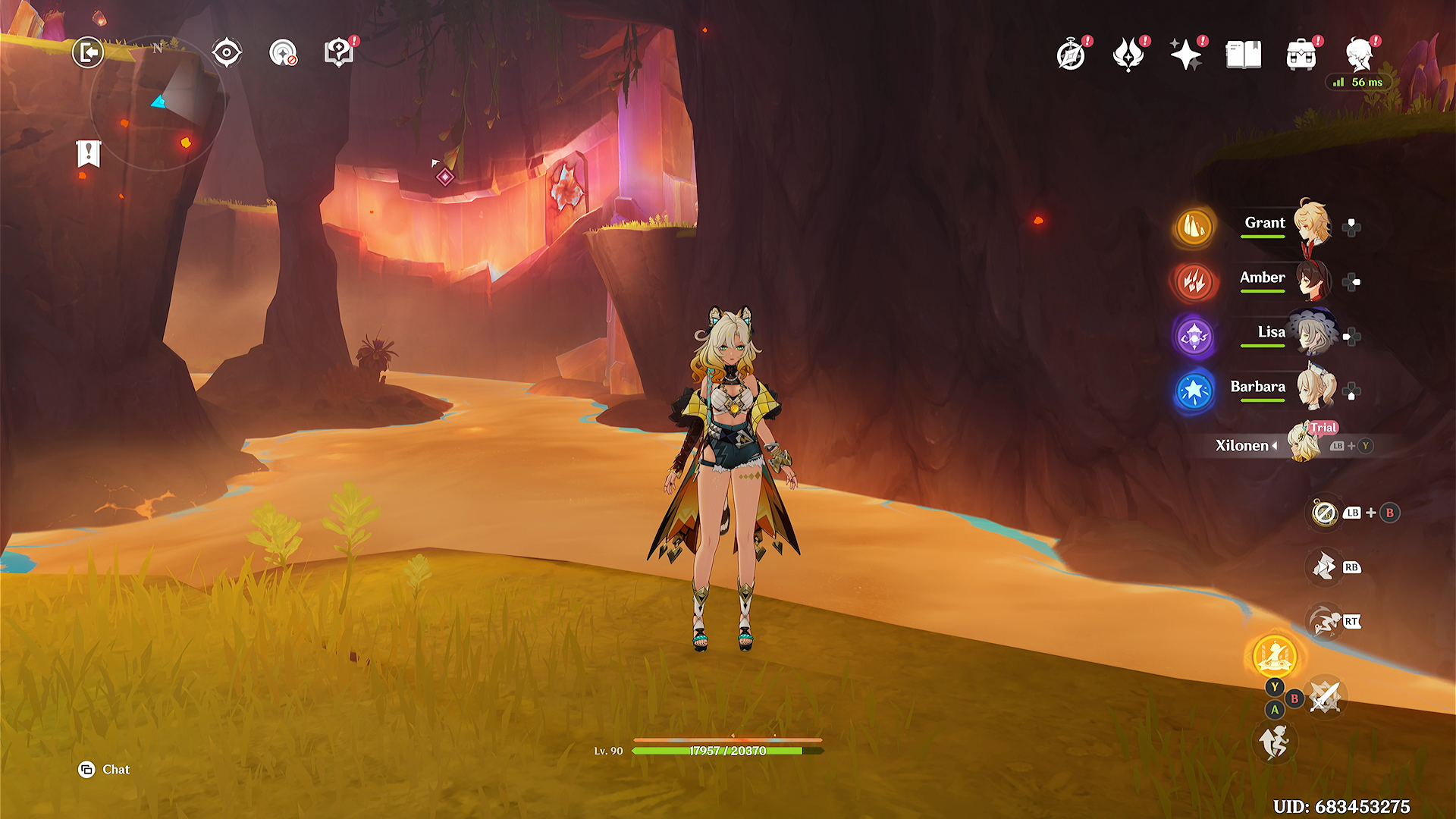This screenshot has width=1456, height=819.
Task: Click the exit door icon at top-left
Action: [x=88, y=52]
